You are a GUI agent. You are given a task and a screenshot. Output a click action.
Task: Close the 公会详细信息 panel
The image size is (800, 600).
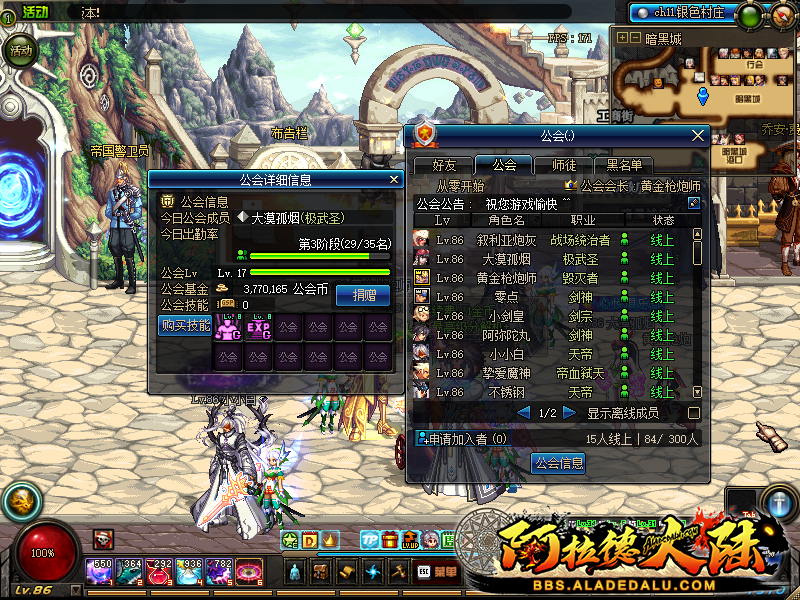coord(394,180)
